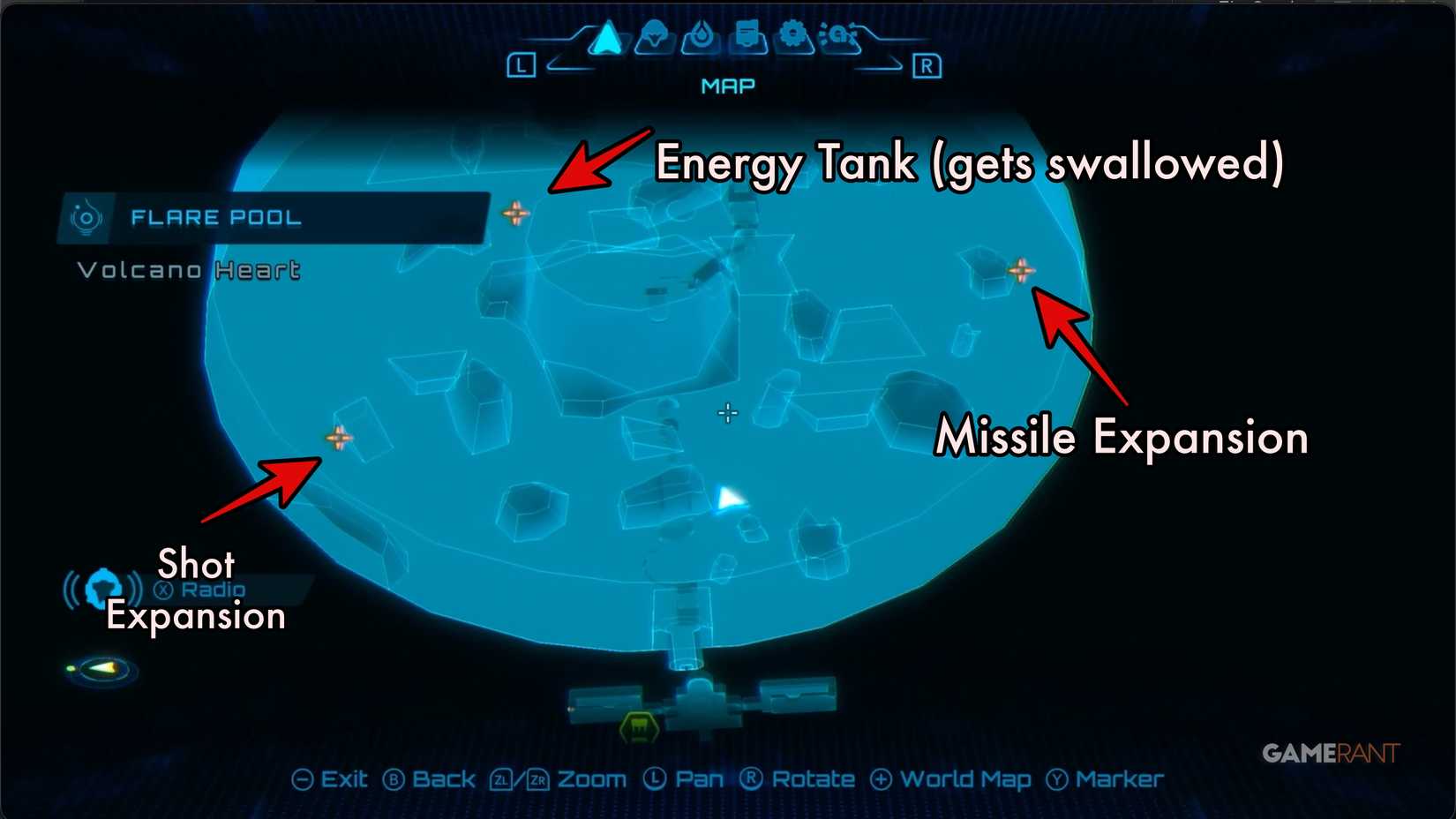The width and height of the screenshot is (1456, 819).
Task: Click the Exit control at the bottom
Action: coord(334,779)
